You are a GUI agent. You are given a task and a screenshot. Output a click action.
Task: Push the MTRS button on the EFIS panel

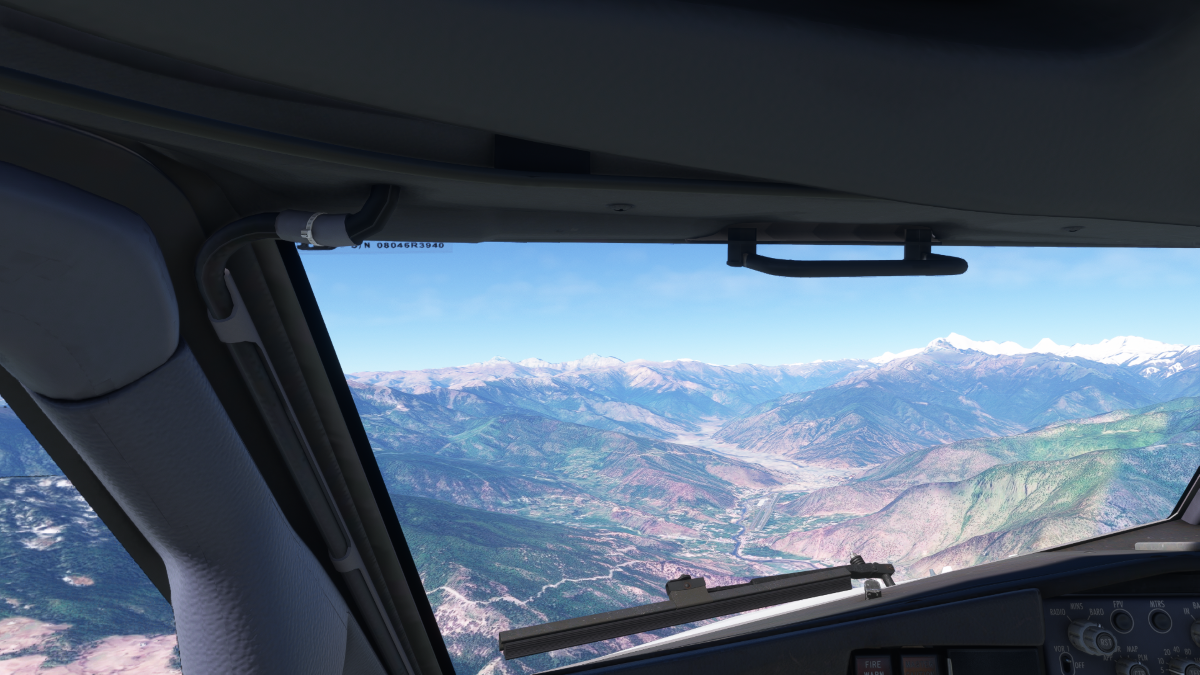(1160, 621)
